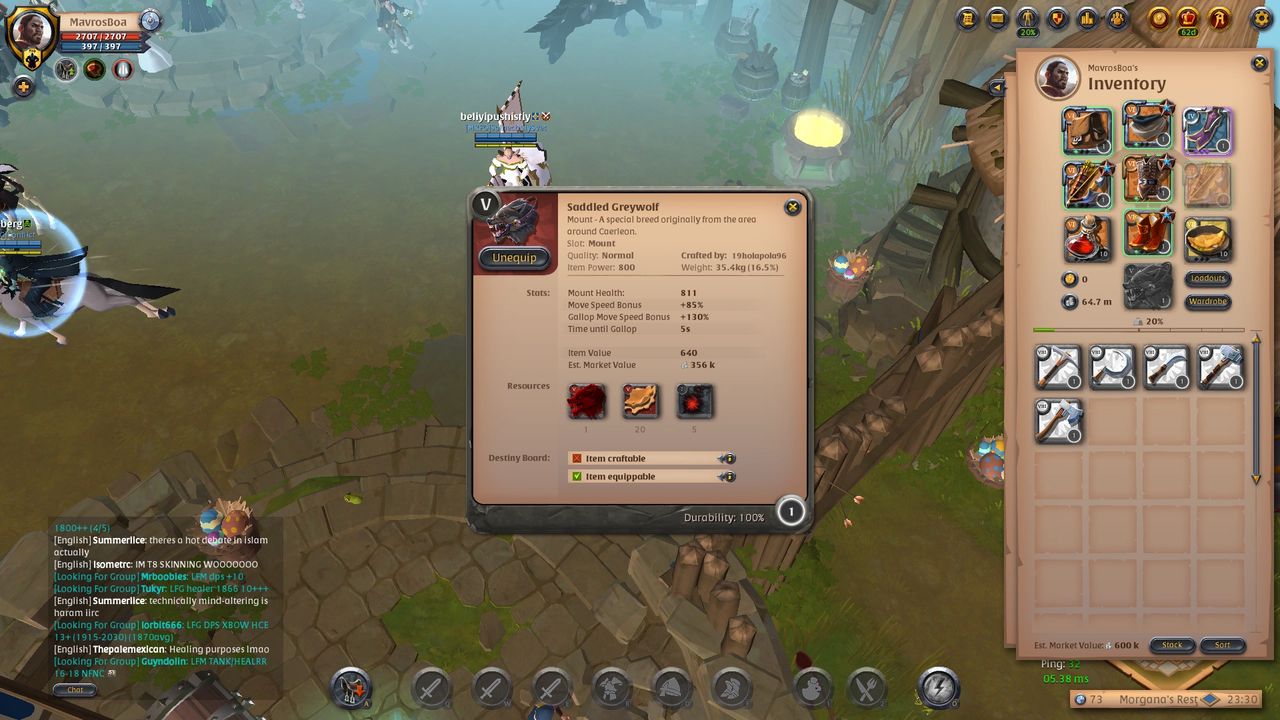The image size is (1280, 720).
Task: Open the game settings gear icon
Action: coord(1260,18)
